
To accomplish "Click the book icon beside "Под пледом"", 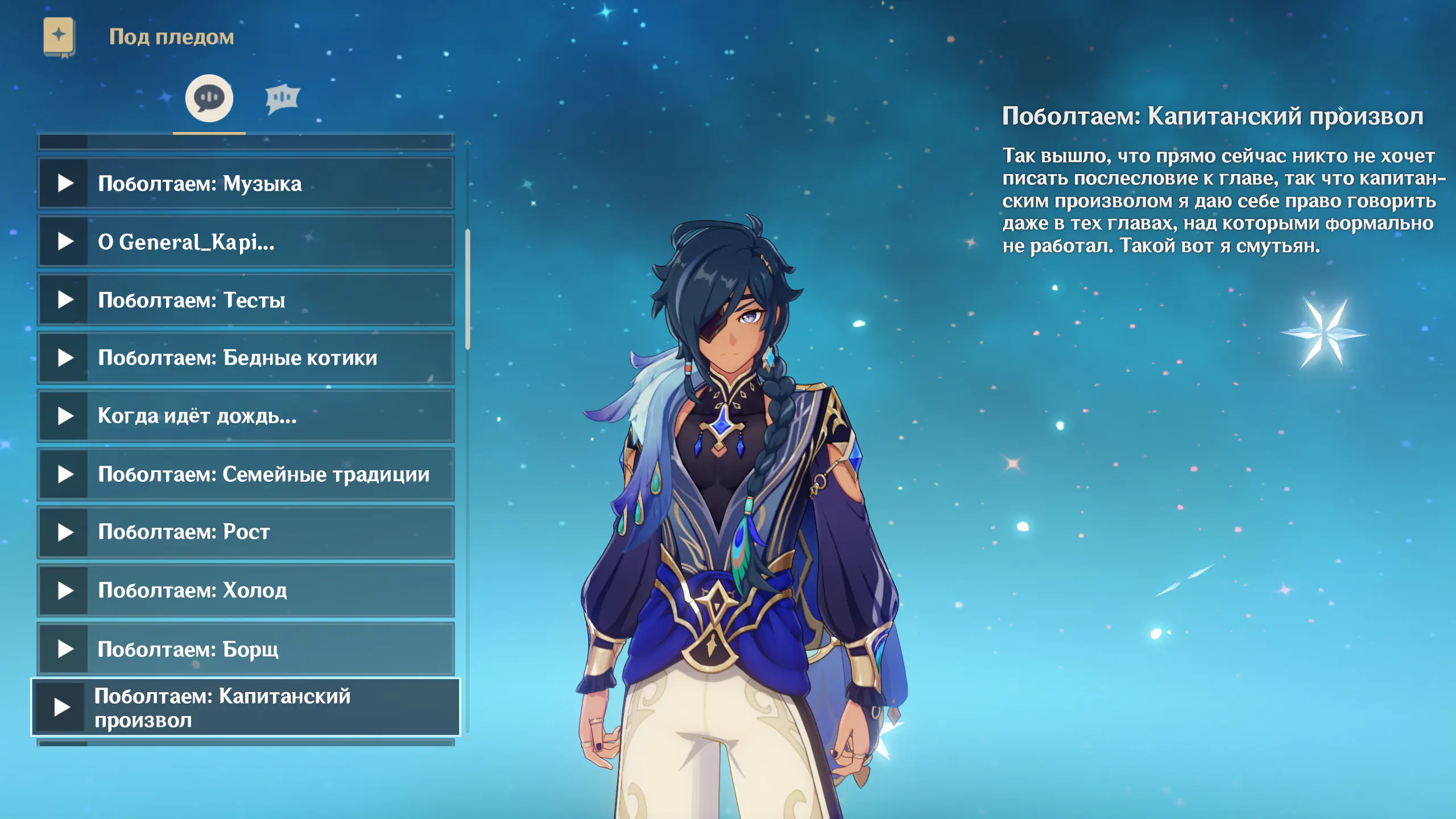I will pos(59,37).
